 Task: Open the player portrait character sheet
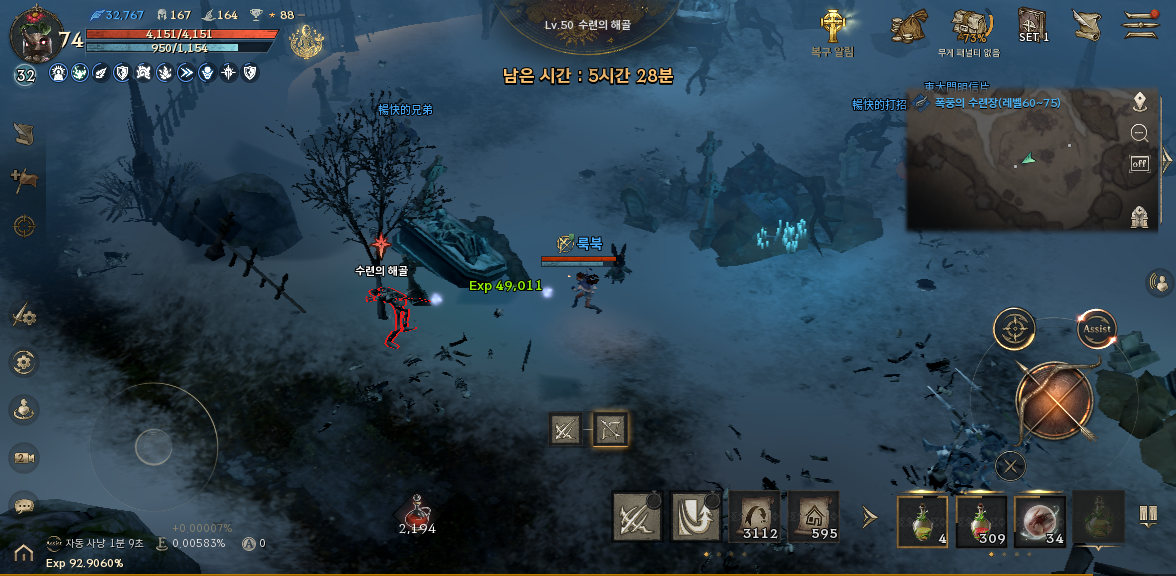tap(32, 37)
